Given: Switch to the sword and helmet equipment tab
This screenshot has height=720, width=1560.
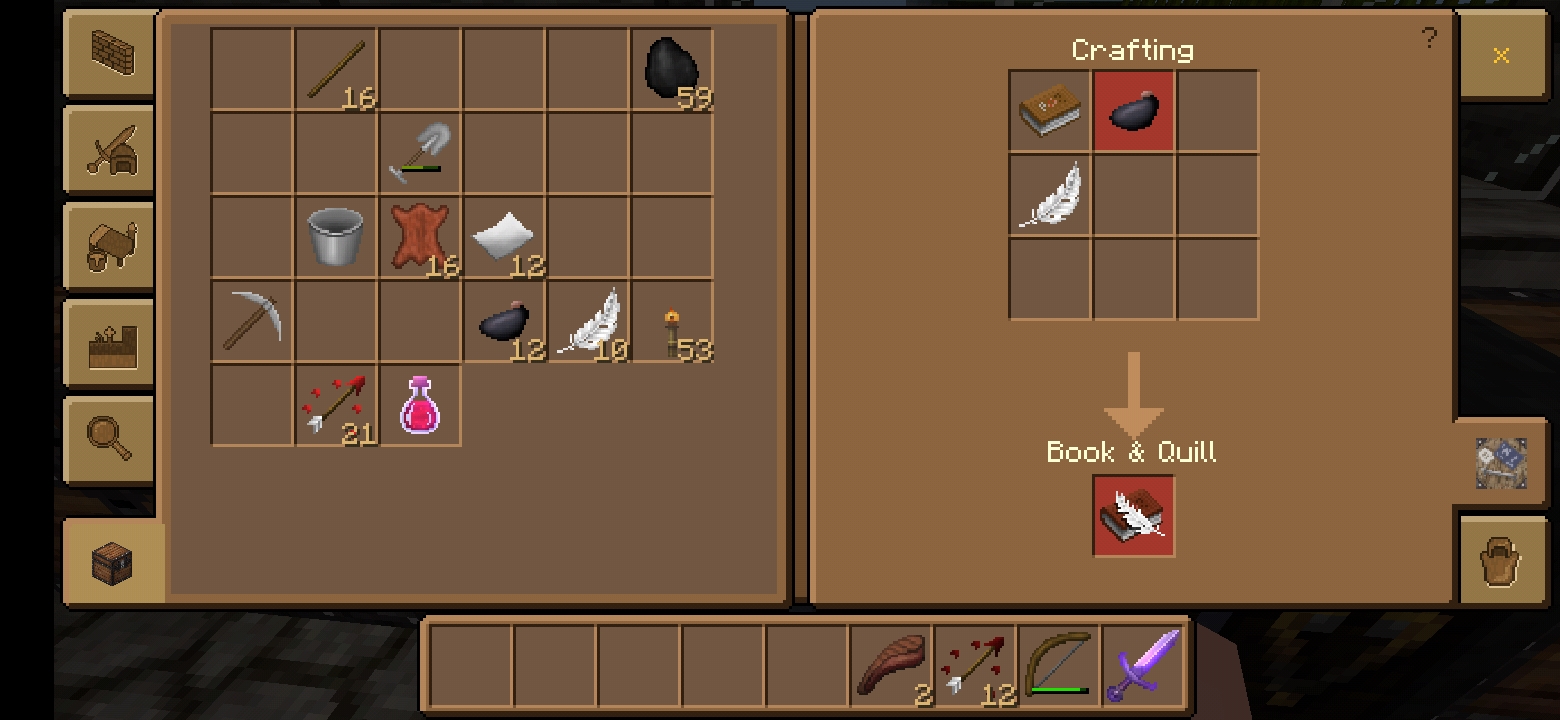Looking at the screenshot, I should point(109,148).
